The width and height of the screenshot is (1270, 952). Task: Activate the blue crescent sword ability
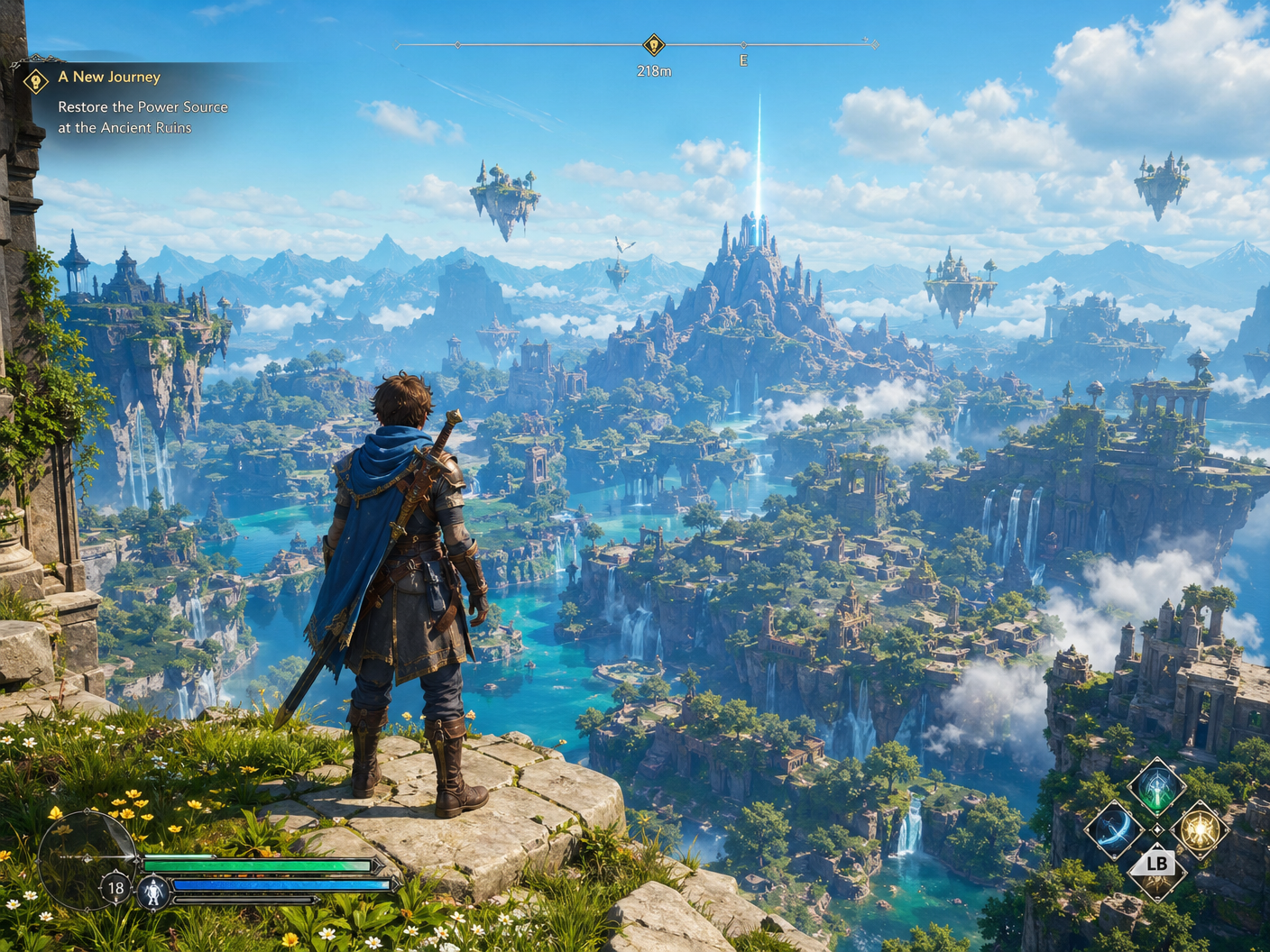pyautogui.click(x=1114, y=829)
